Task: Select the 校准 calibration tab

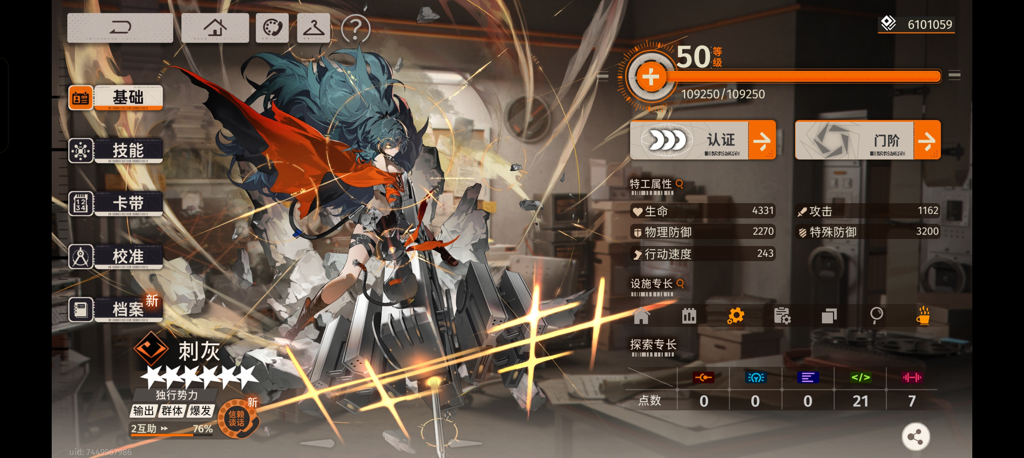Action: (x=115, y=256)
